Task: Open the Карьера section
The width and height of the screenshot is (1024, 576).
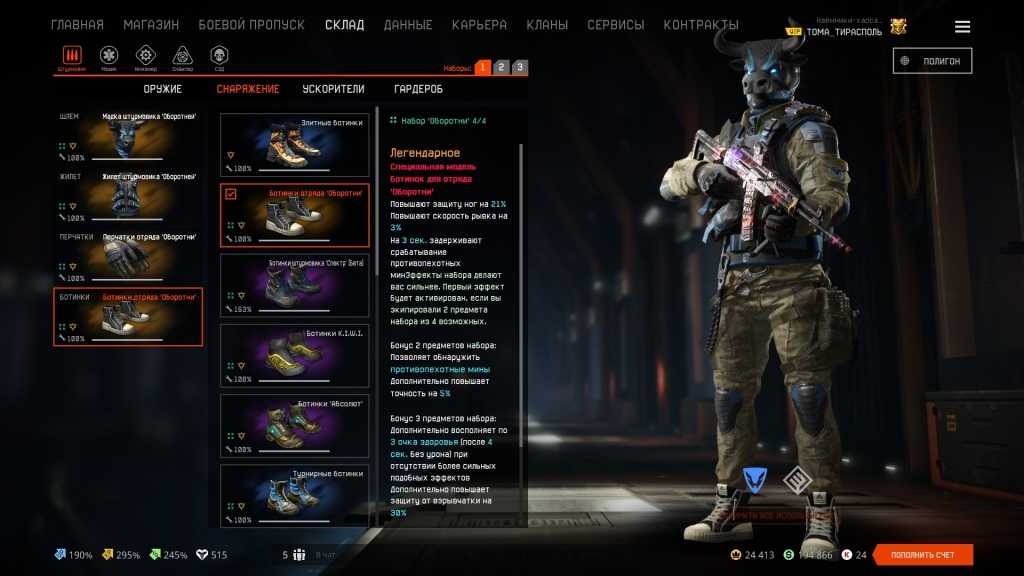Action: pyautogui.click(x=479, y=25)
